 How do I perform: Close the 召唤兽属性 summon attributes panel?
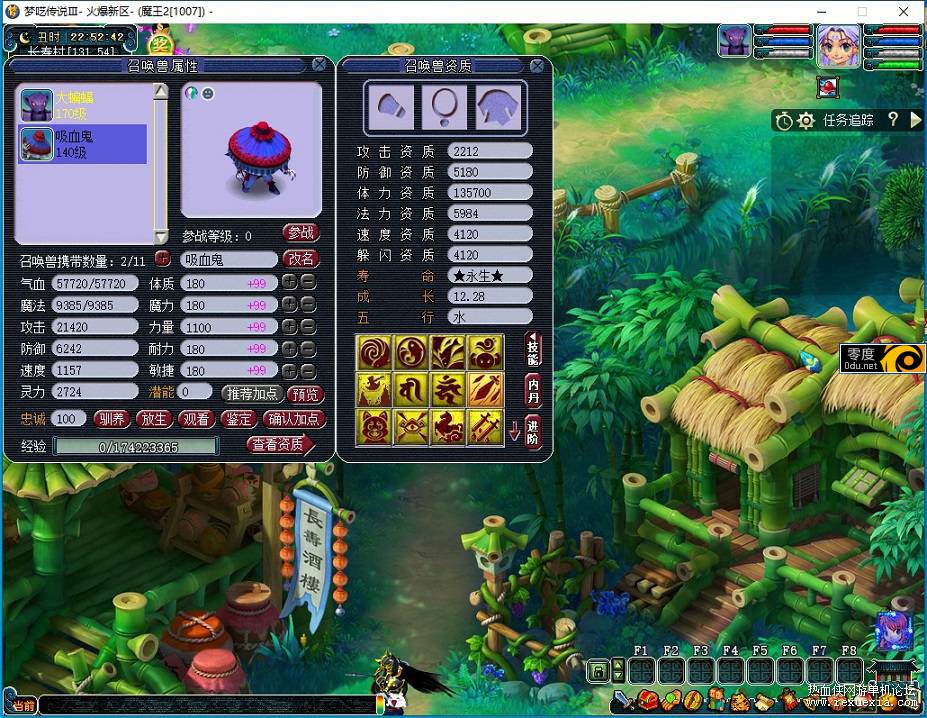(x=318, y=65)
